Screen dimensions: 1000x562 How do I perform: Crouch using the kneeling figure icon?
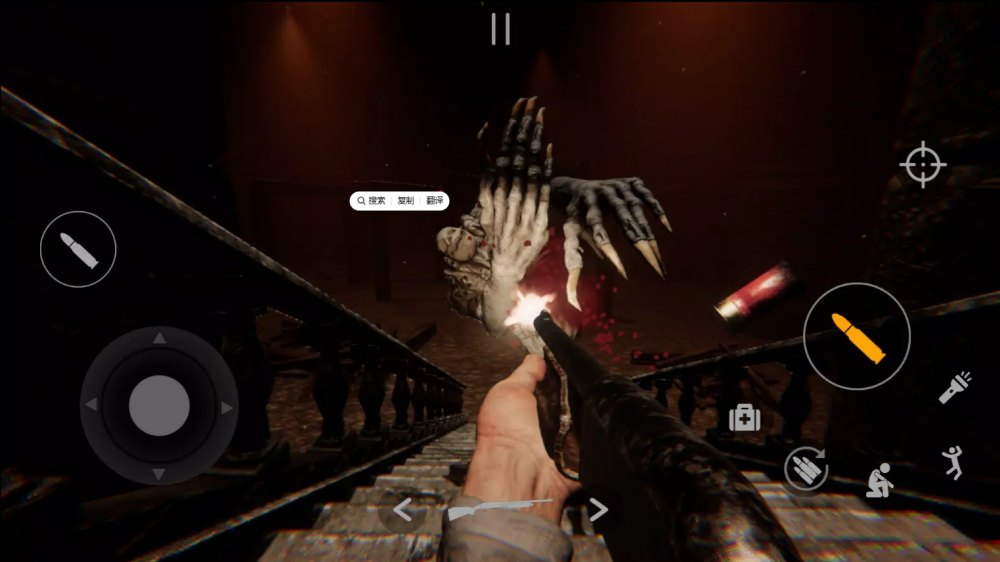(x=881, y=481)
